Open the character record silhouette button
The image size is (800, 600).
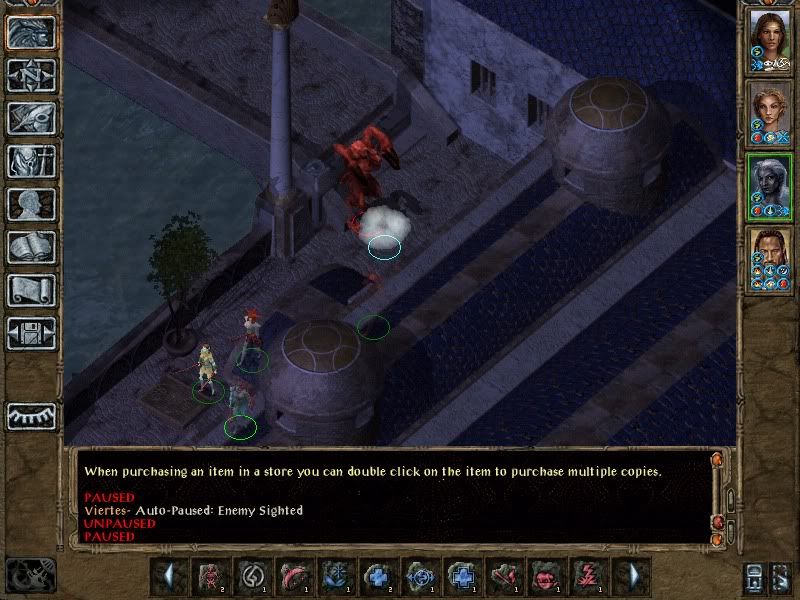(x=31, y=204)
